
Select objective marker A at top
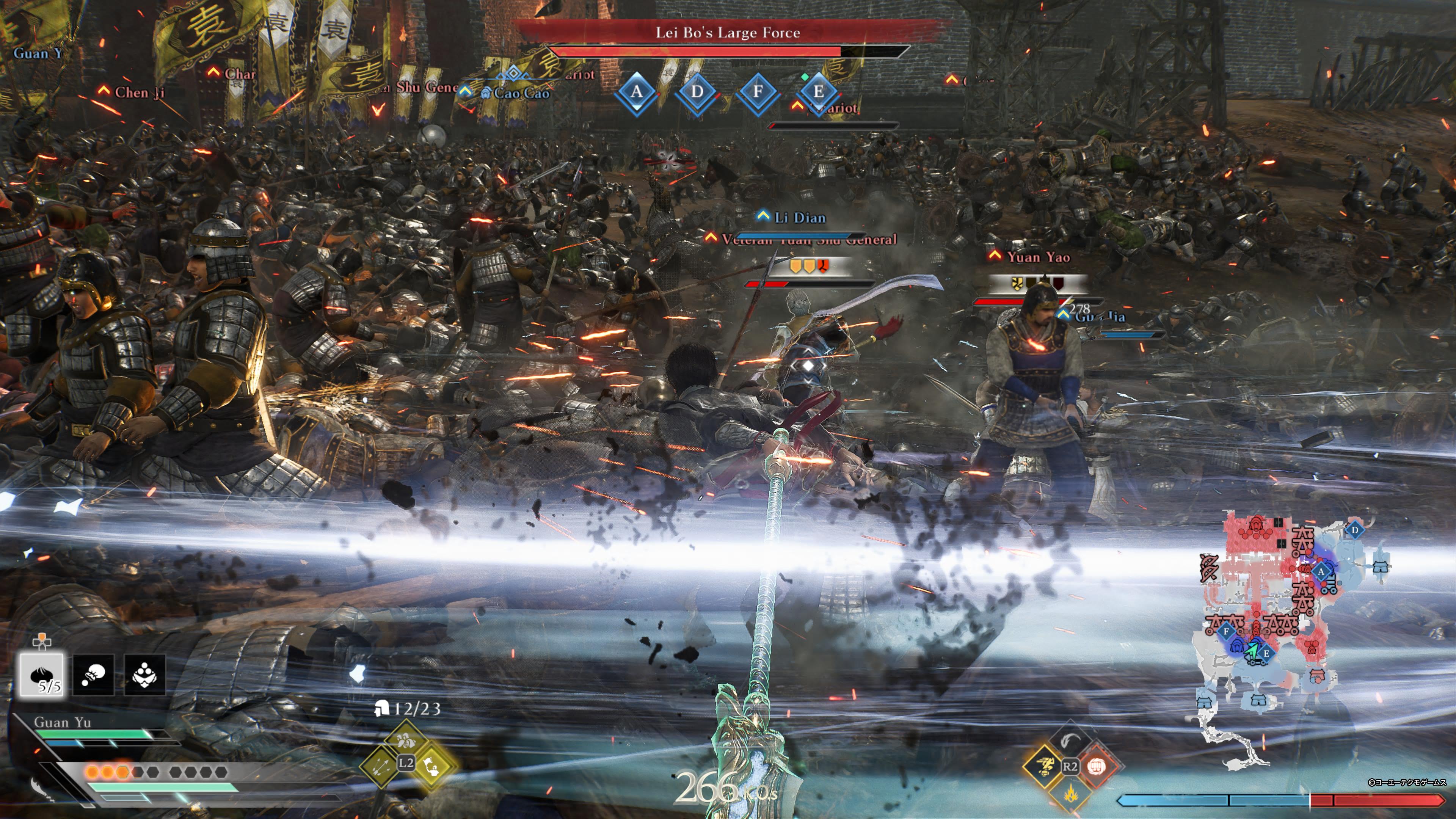637,91
